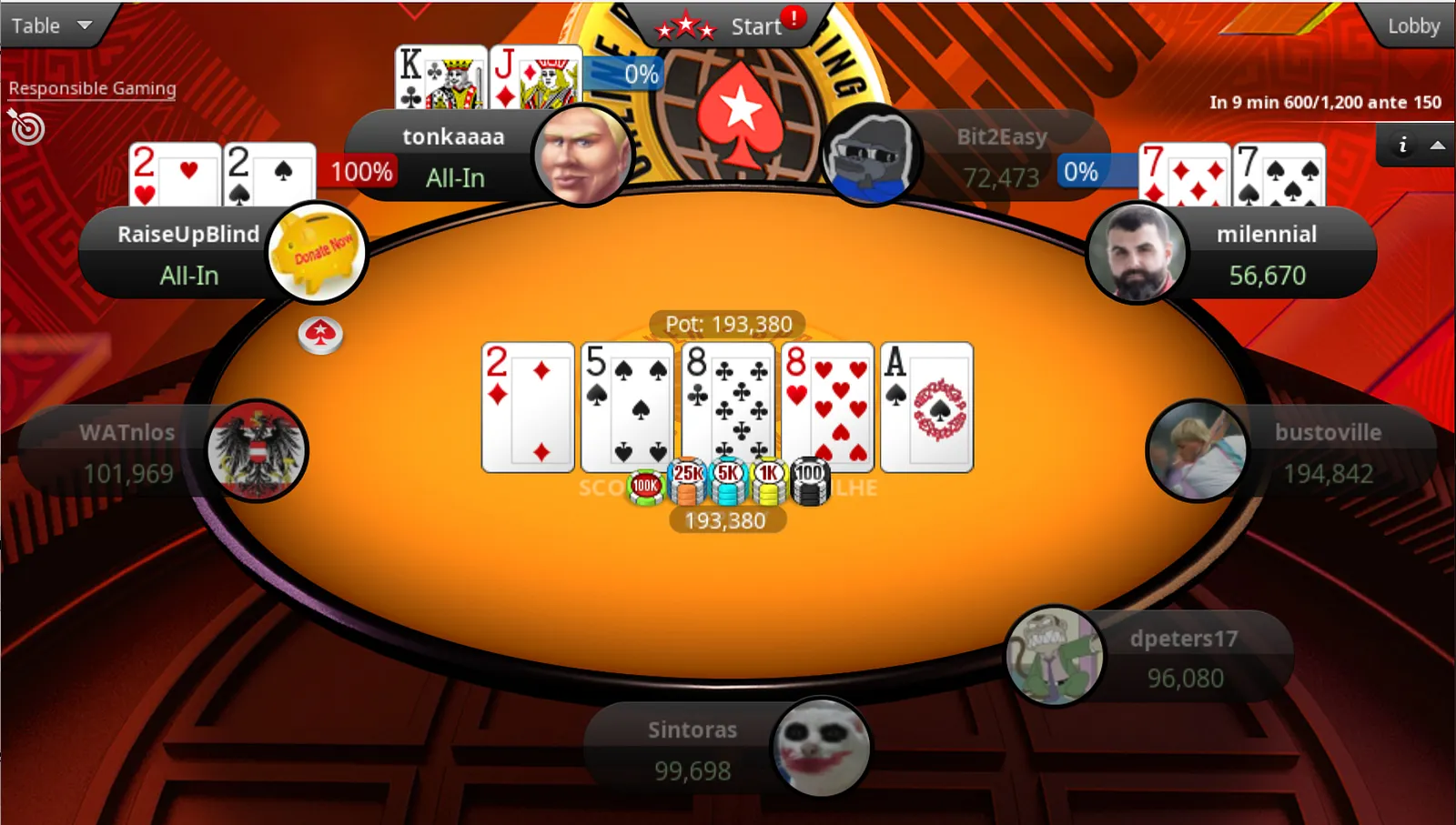Expand the info panel arrow
The width and height of the screenshot is (1456, 825).
(1438, 145)
